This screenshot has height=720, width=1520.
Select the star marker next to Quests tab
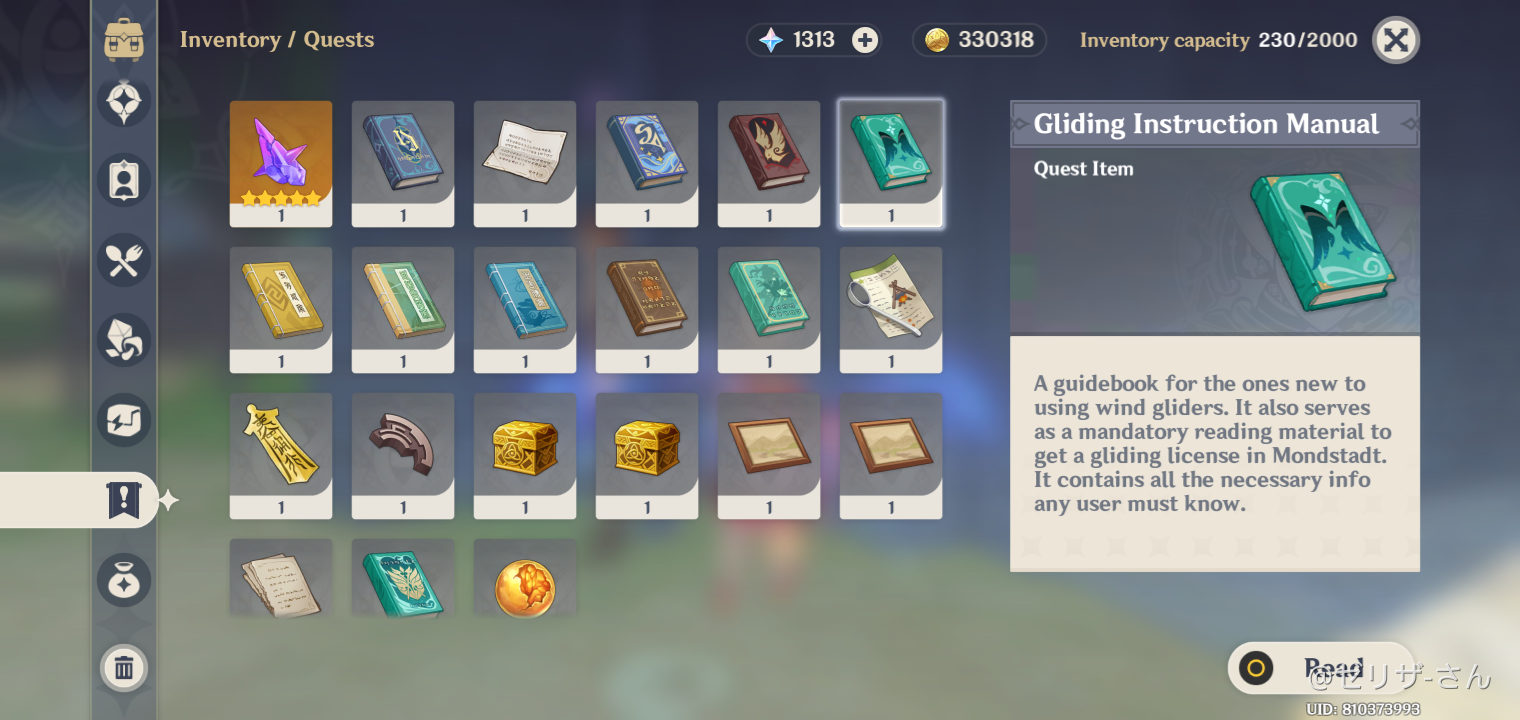click(170, 500)
